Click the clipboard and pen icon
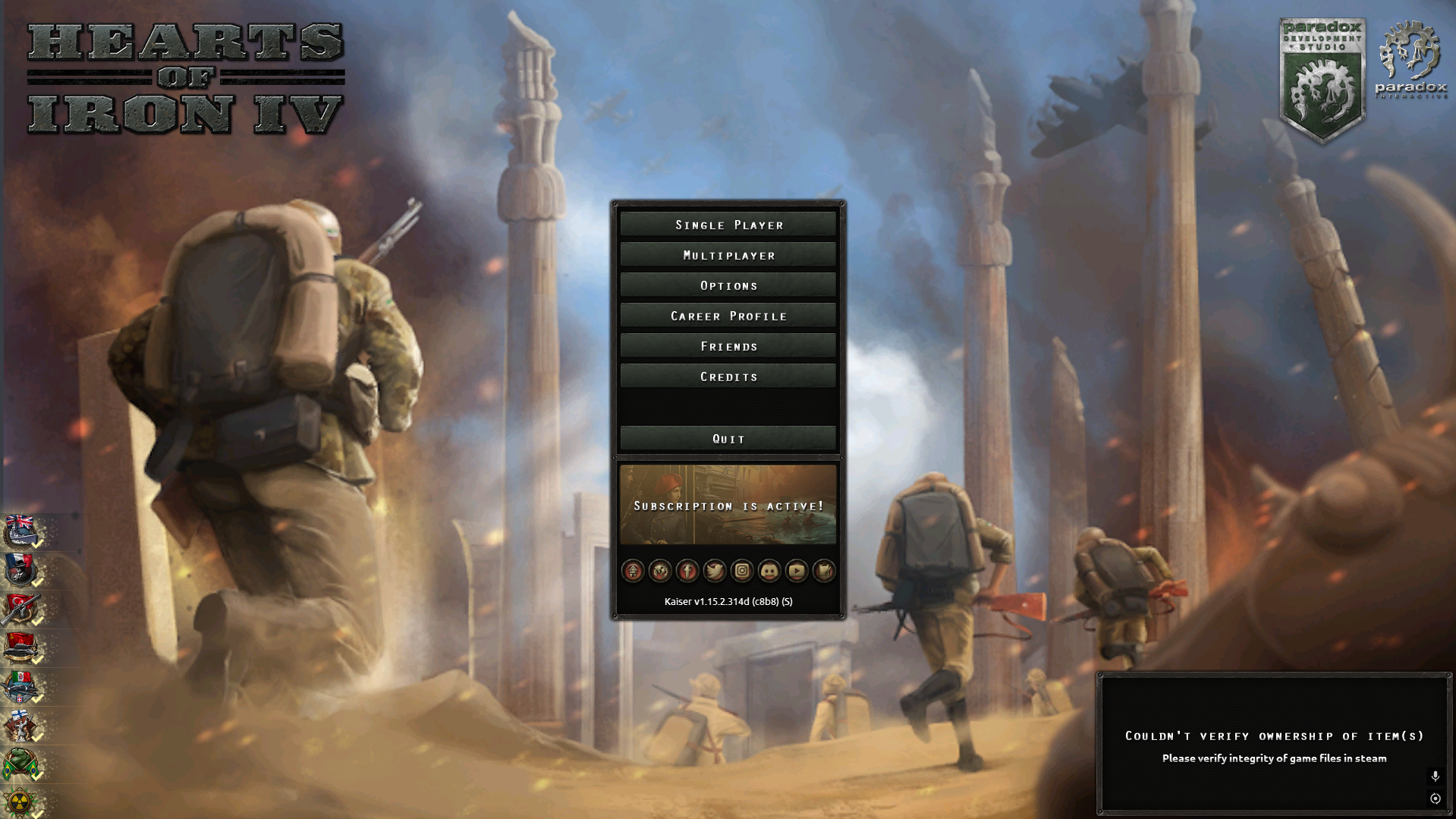This screenshot has width=1456, height=819. [824, 571]
